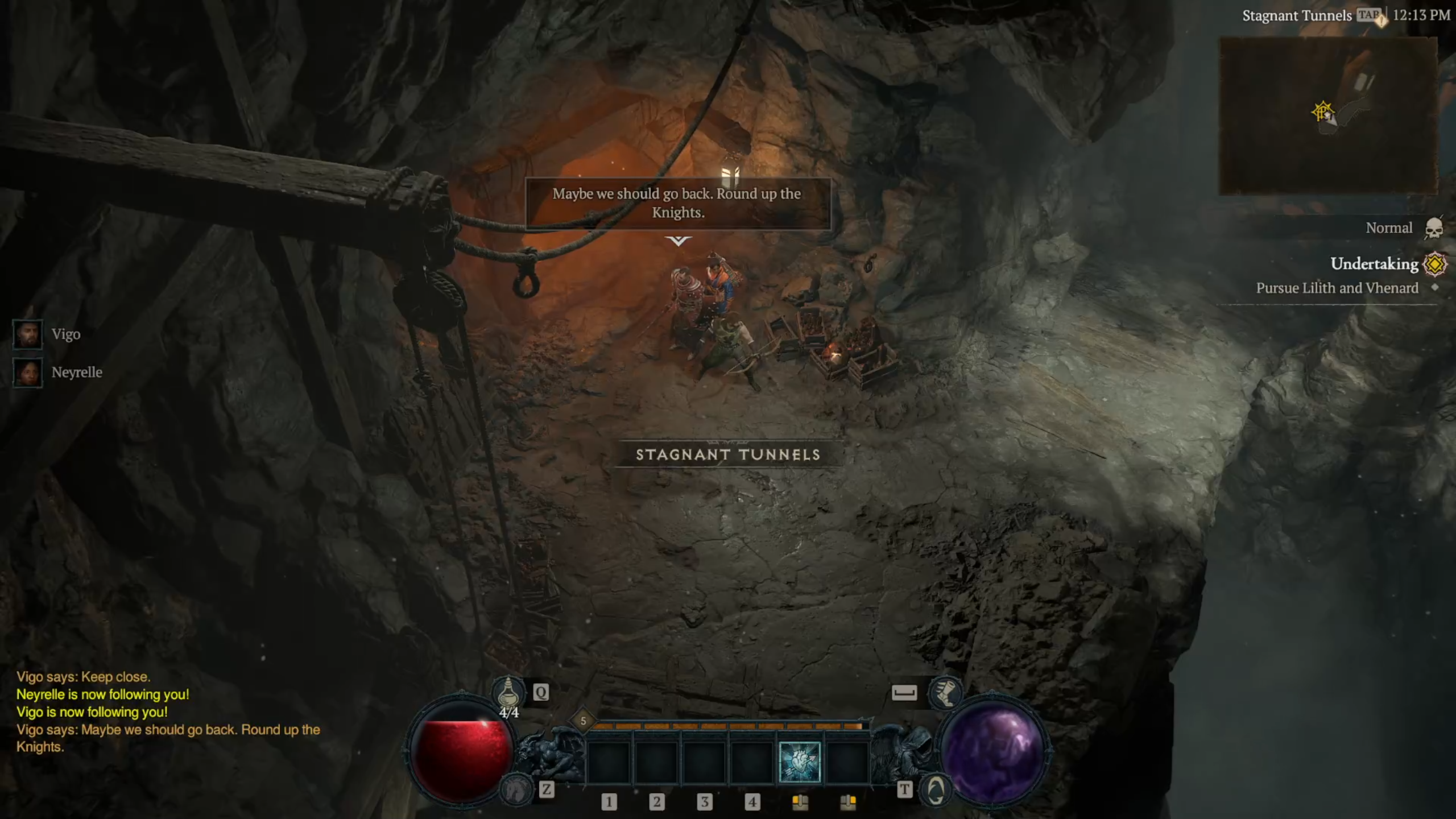
Task: Open the Undertaking quest tracker entry
Action: 1374,264
